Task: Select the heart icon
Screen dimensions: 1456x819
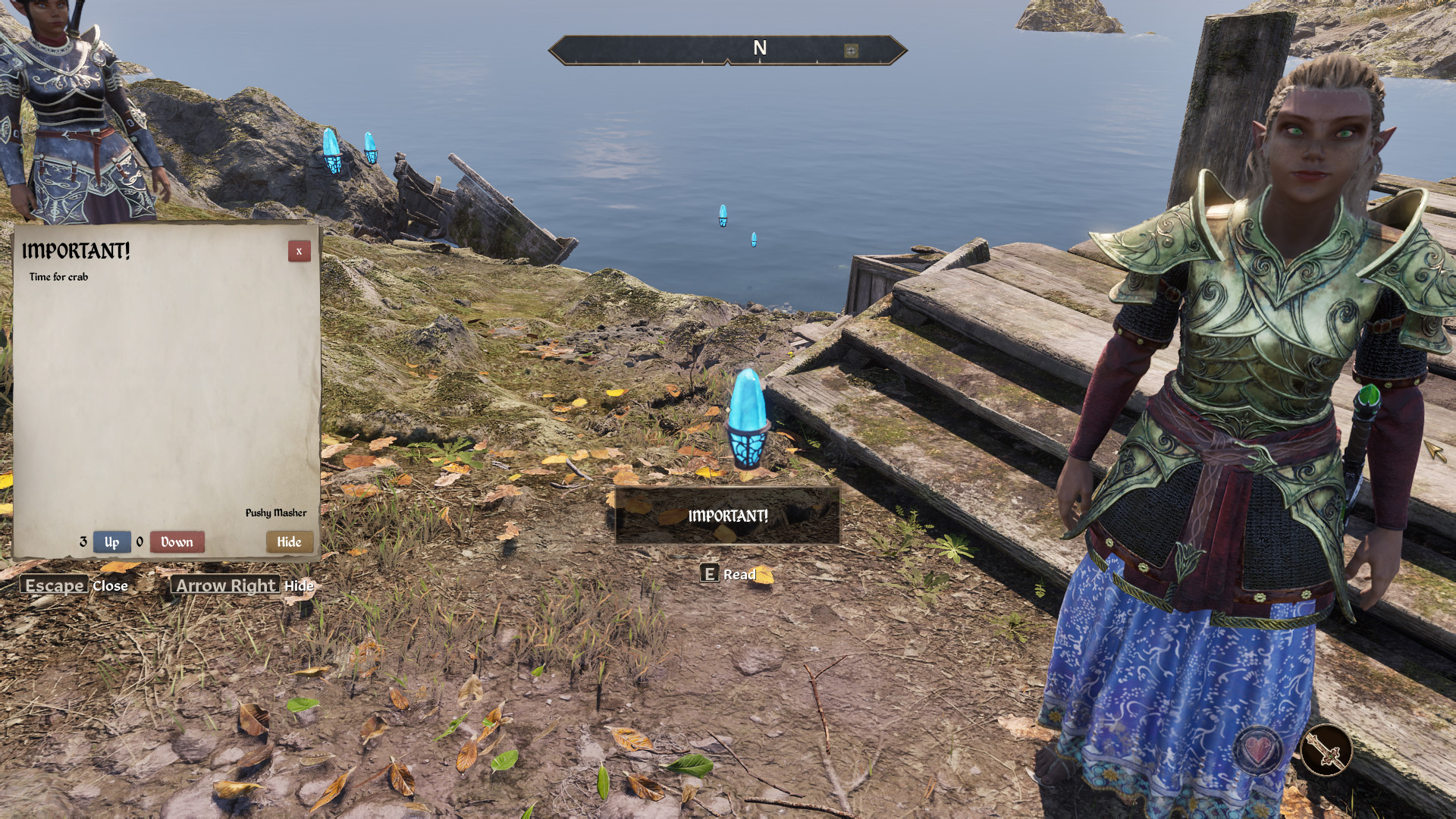Action: click(1258, 751)
